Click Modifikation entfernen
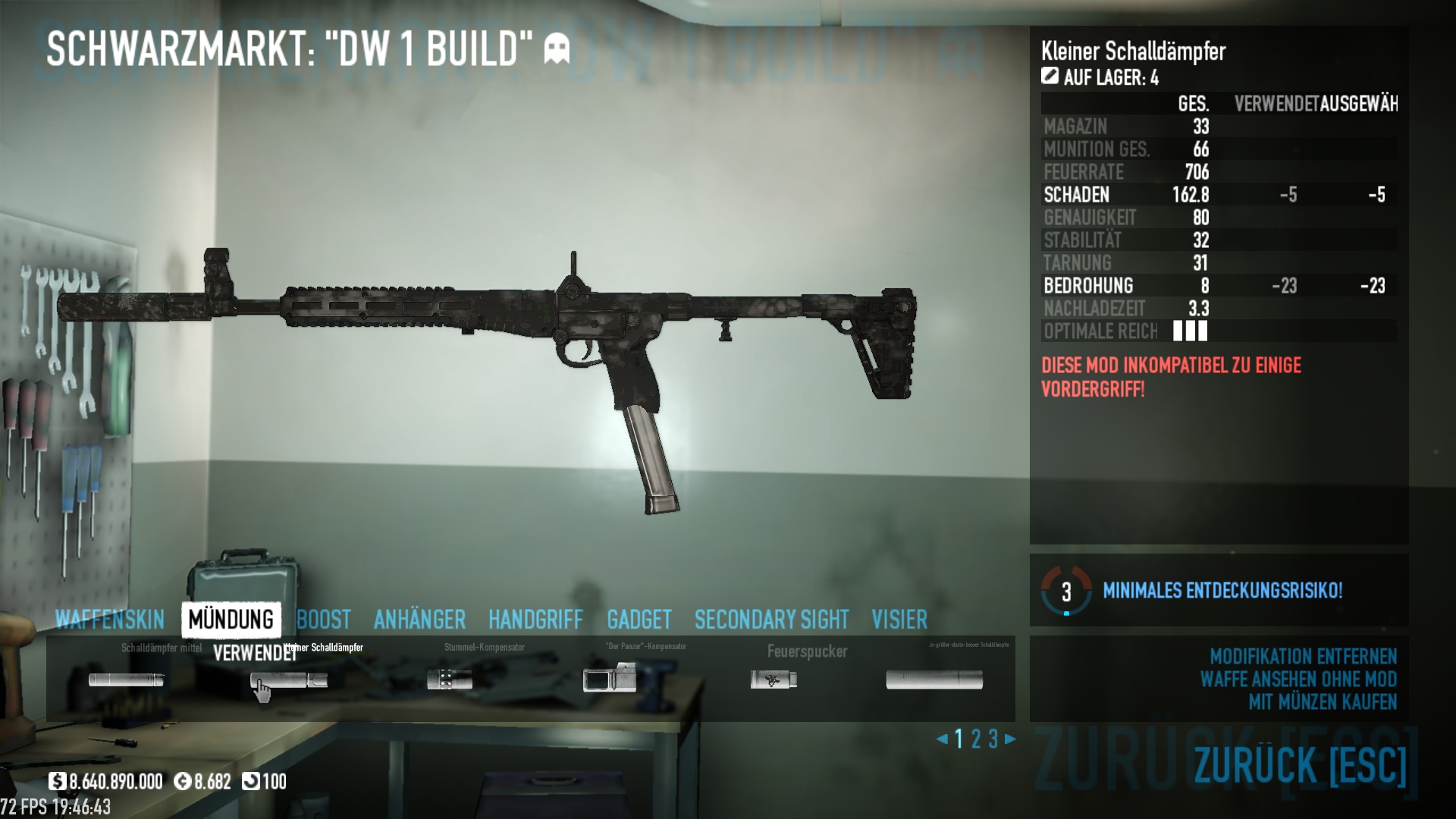Viewport: 1456px width, 819px height. click(1303, 656)
